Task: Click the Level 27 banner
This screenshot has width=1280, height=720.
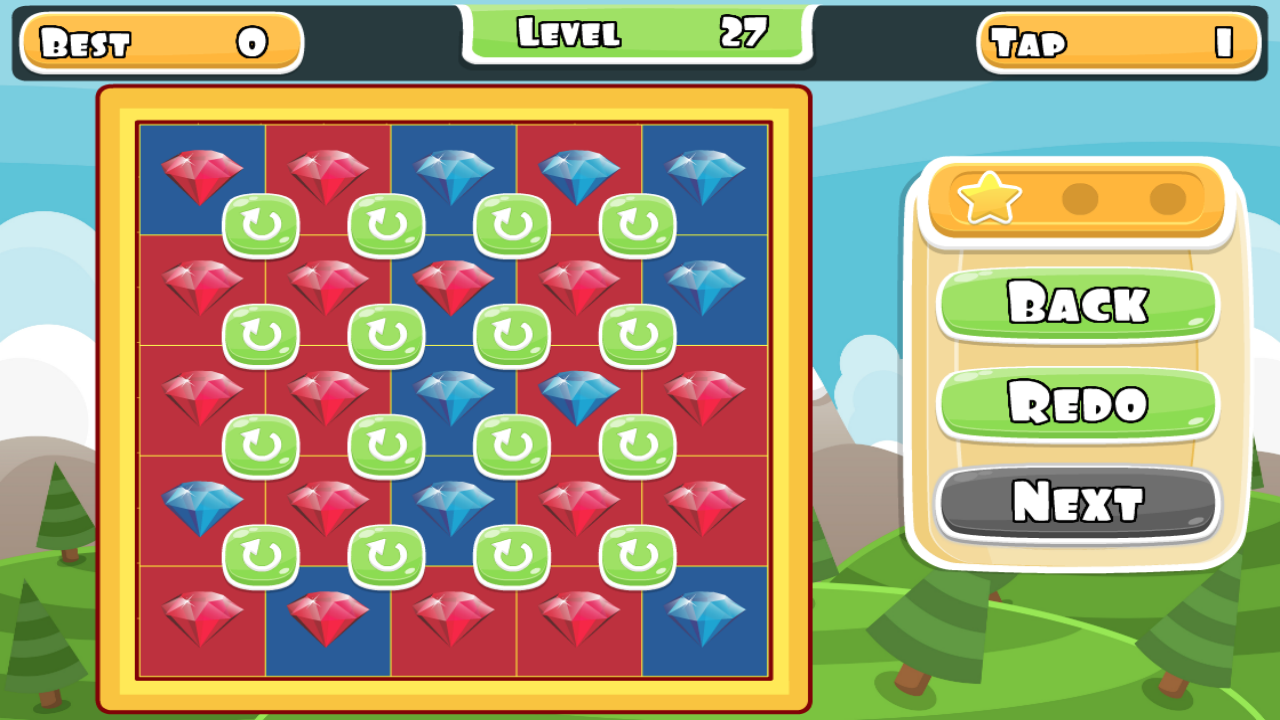Action: point(637,33)
